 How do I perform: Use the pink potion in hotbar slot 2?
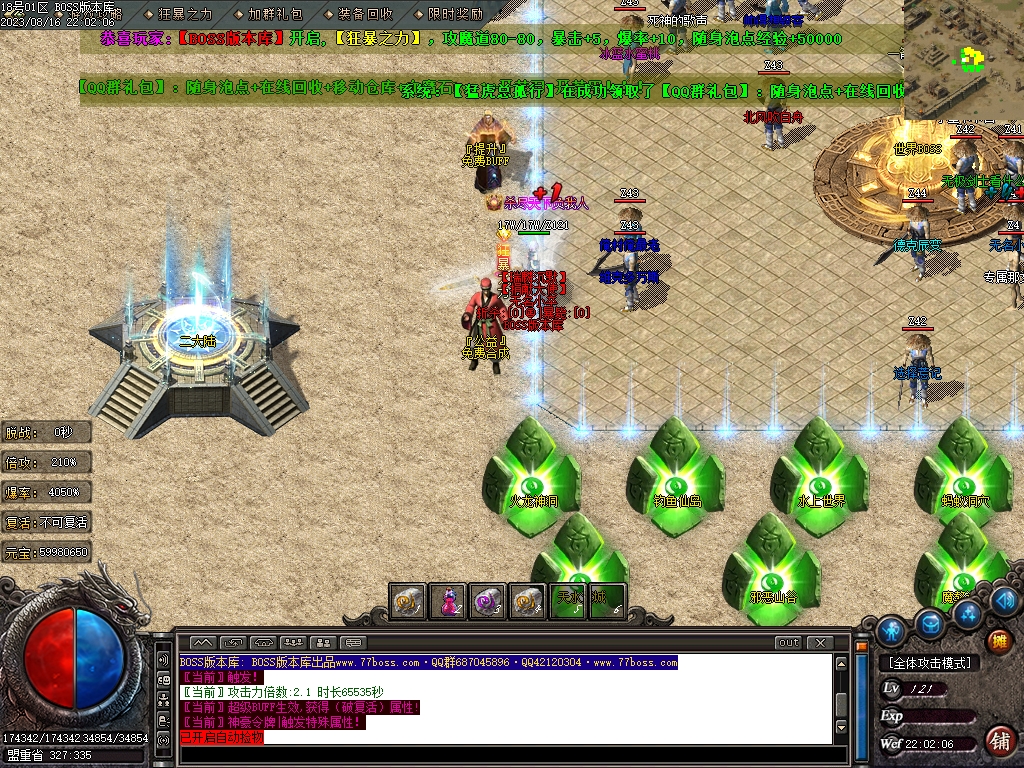coord(447,600)
